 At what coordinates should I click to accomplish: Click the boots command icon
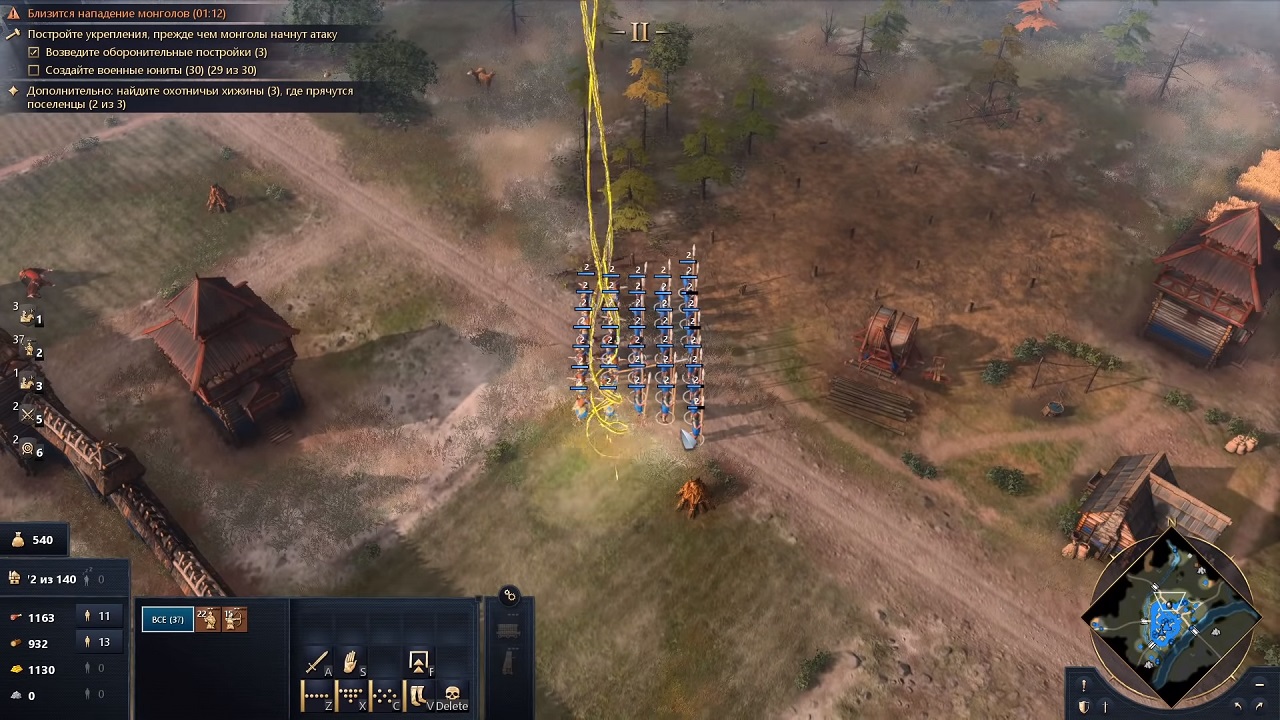pos(417,694)
